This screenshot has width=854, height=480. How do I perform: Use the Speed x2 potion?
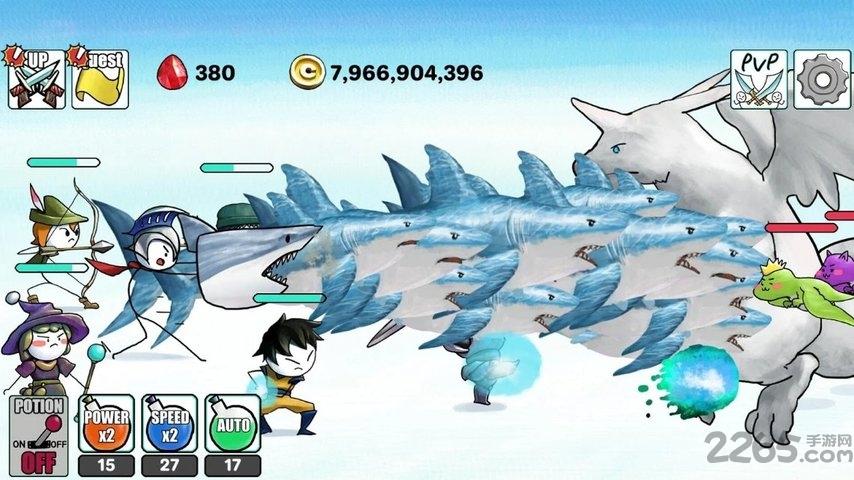tap(168, 424)
